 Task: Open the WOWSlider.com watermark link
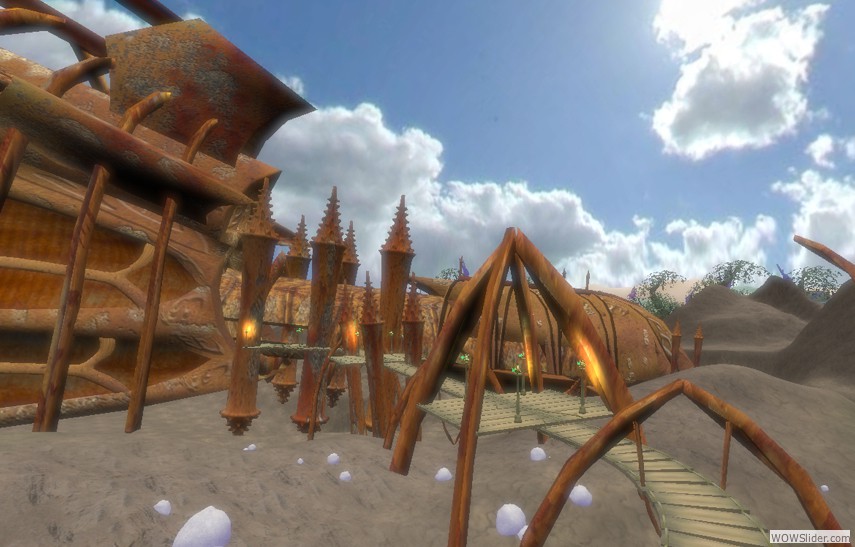click(x=809, y=536)
